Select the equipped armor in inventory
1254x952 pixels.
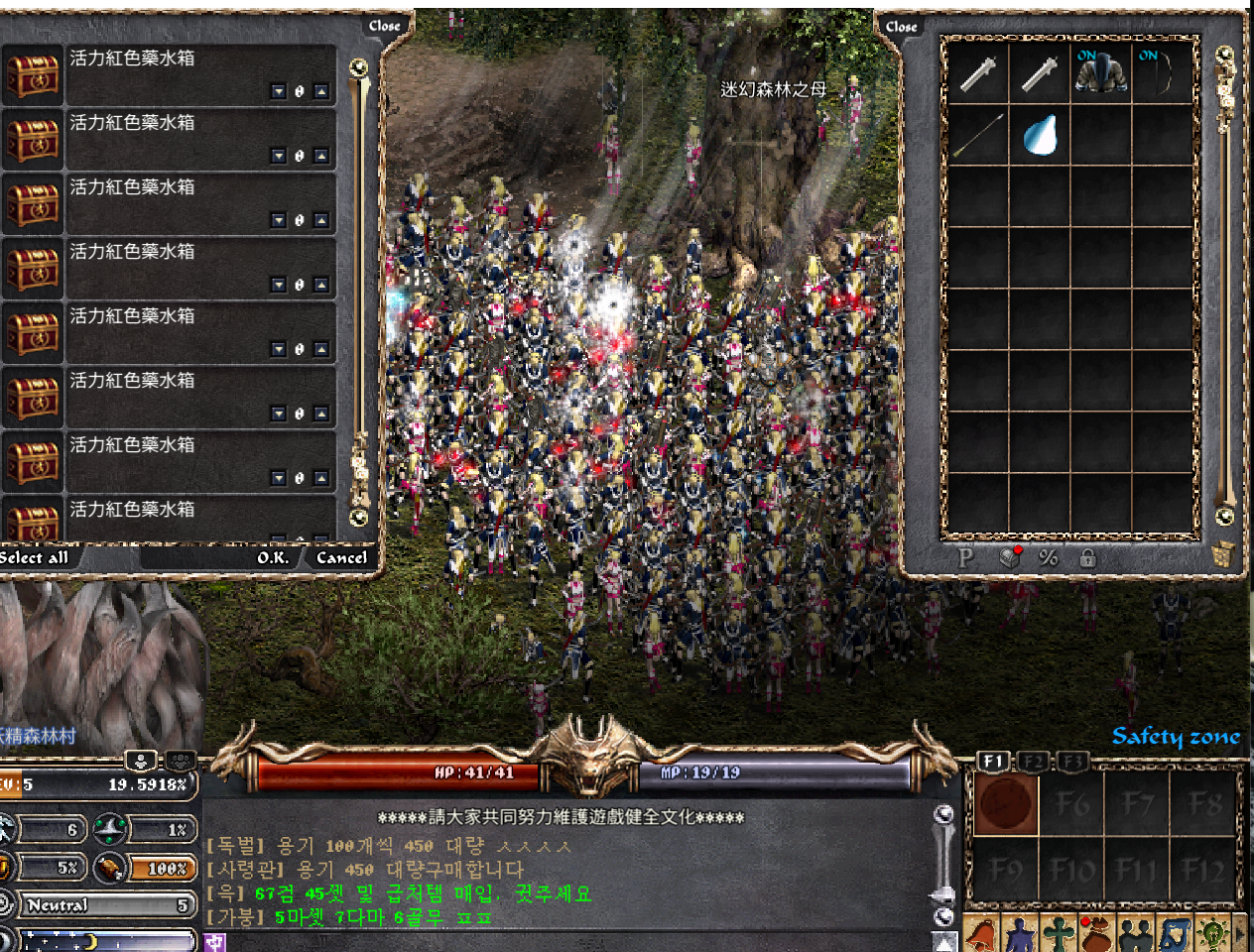1100,72
